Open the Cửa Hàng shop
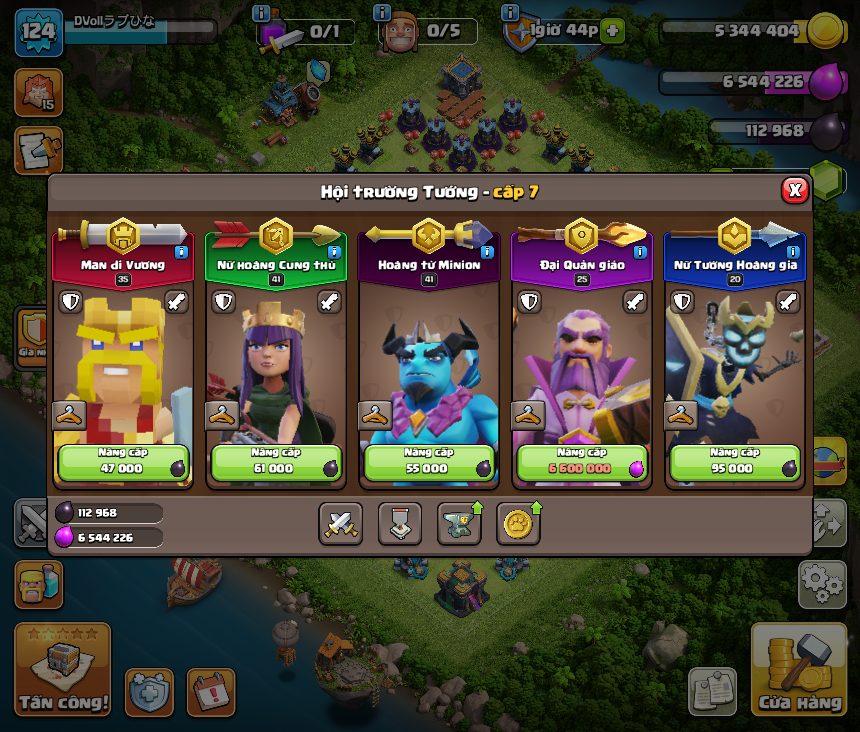 (x=798, y=672)
